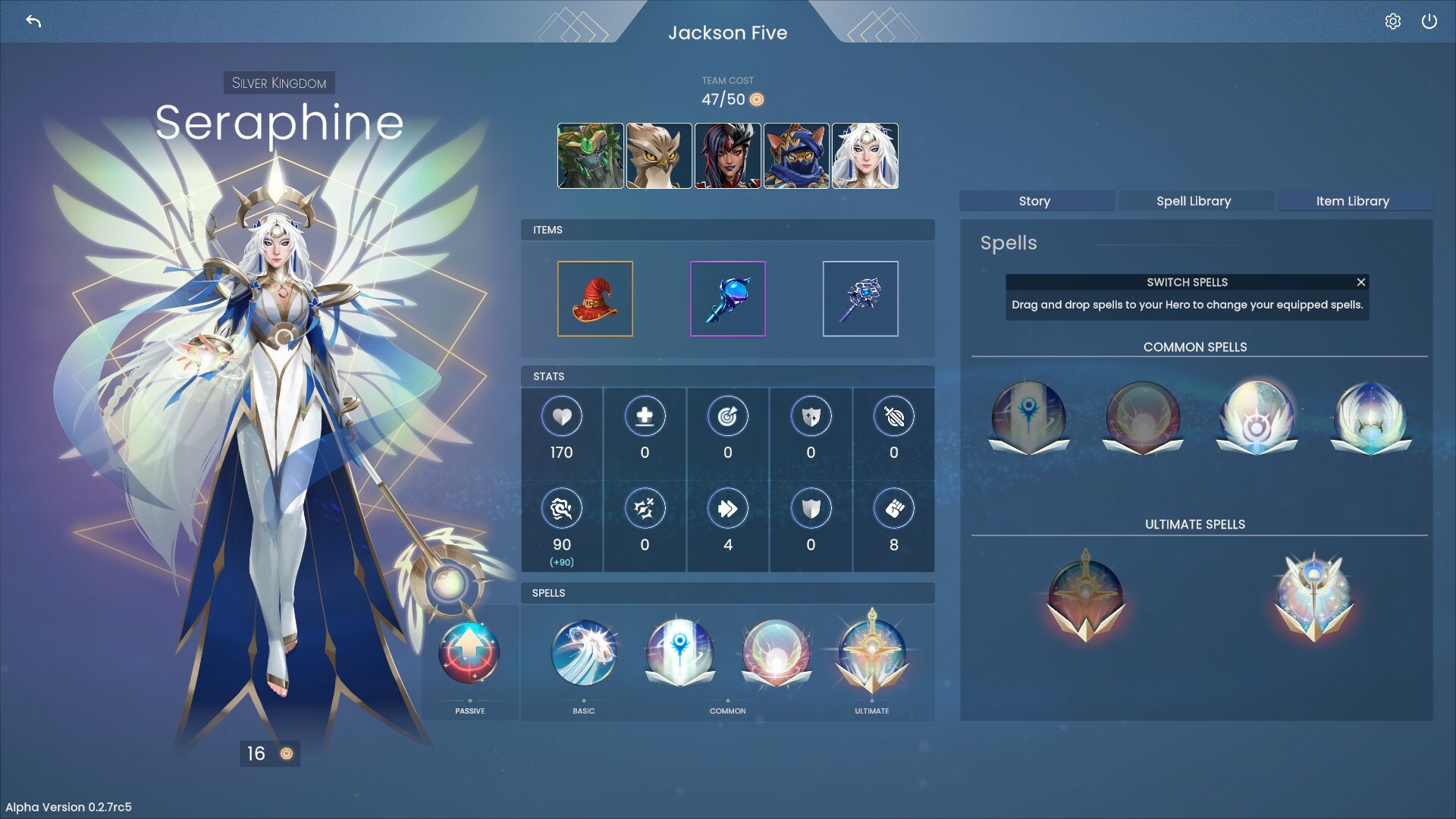Select the masked cat hero portrait
This screenshot has height=819, width=1456.
796,155
